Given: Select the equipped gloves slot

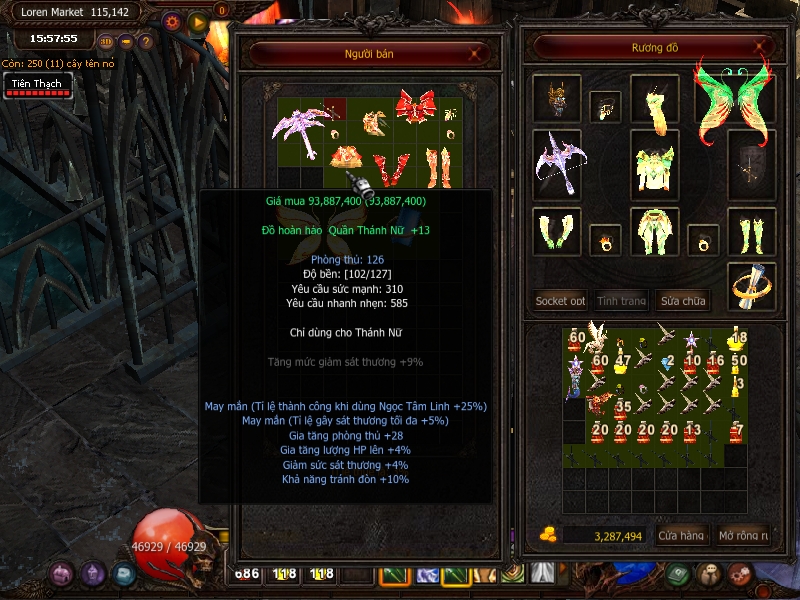Looking at the screenshot, I should (x=556, y=232).
